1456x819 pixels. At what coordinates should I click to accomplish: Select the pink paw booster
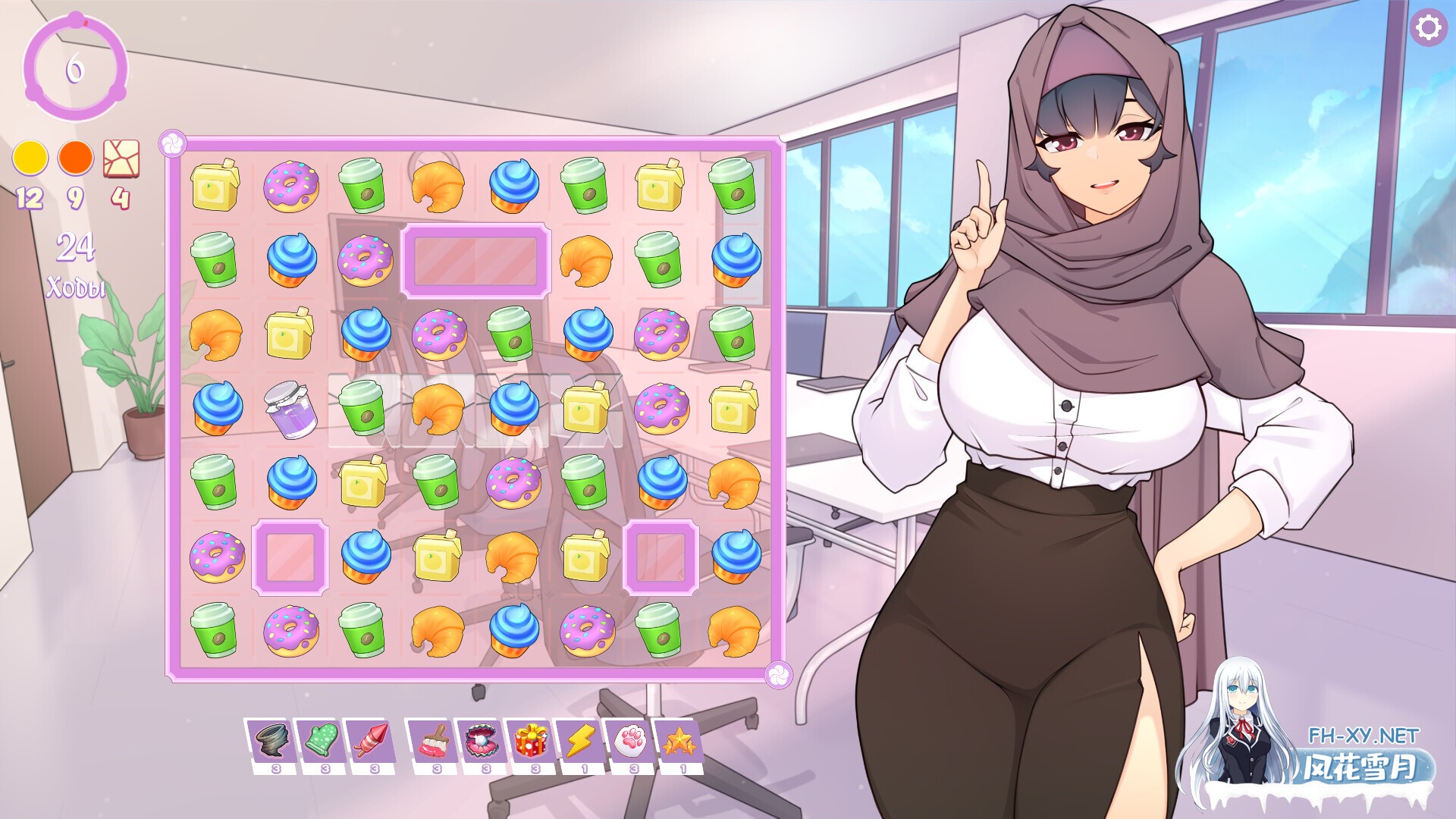click(630, 737)
